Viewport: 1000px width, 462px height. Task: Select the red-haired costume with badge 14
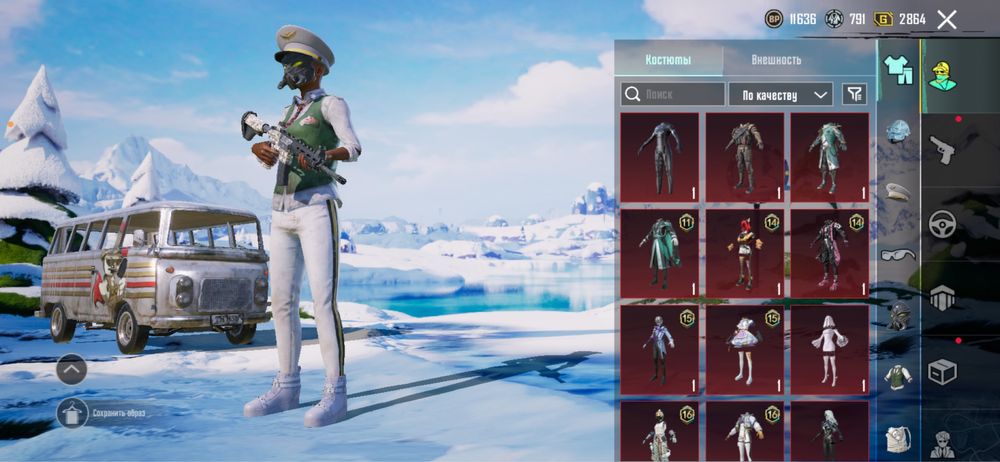click(x=745, y=253)
